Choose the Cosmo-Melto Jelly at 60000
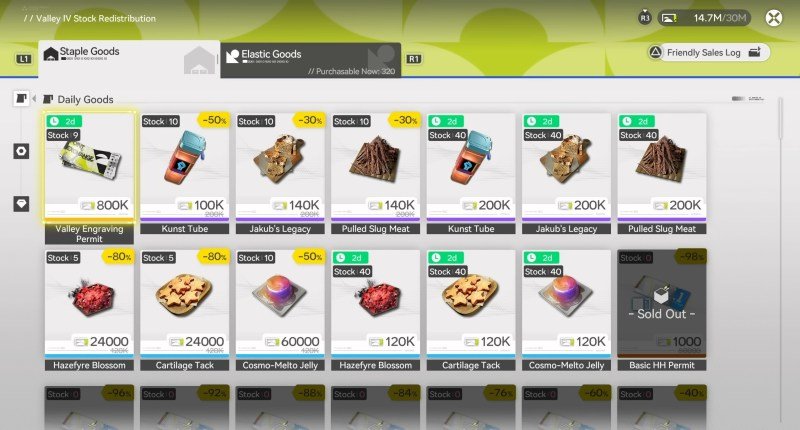 coord(280,303)
